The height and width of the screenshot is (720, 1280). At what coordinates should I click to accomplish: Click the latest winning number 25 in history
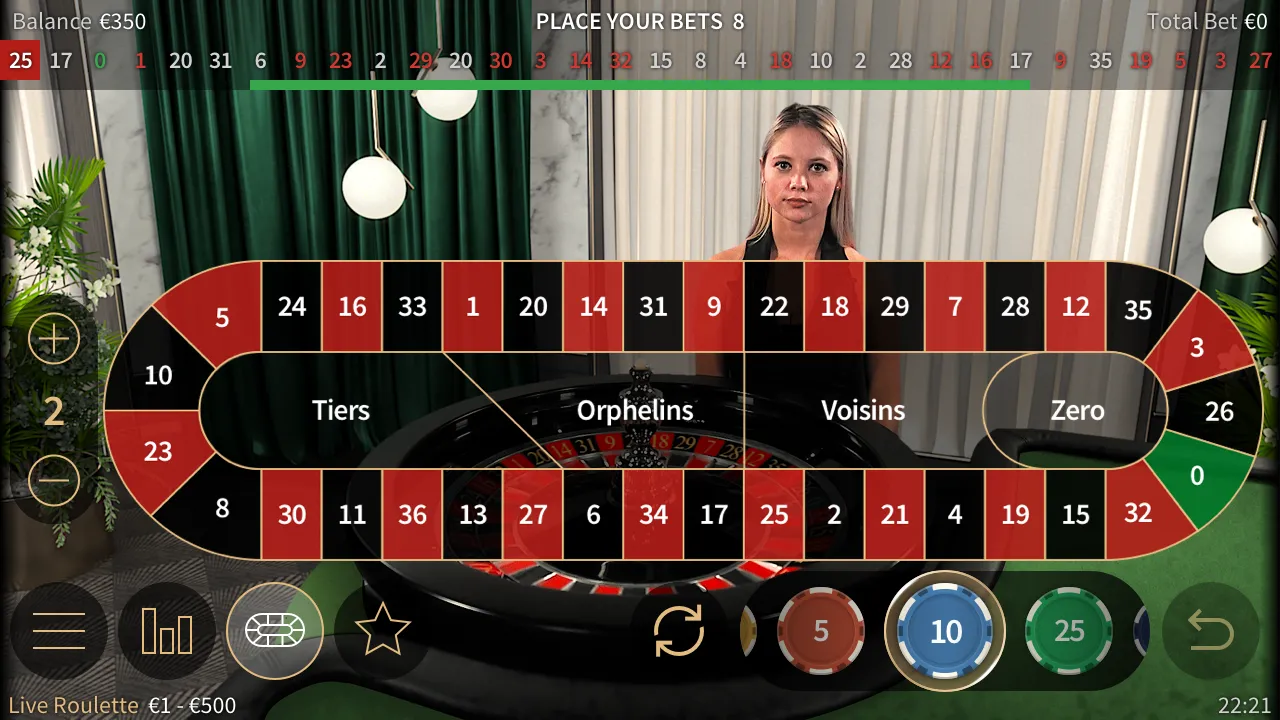(x=21, y=61)
